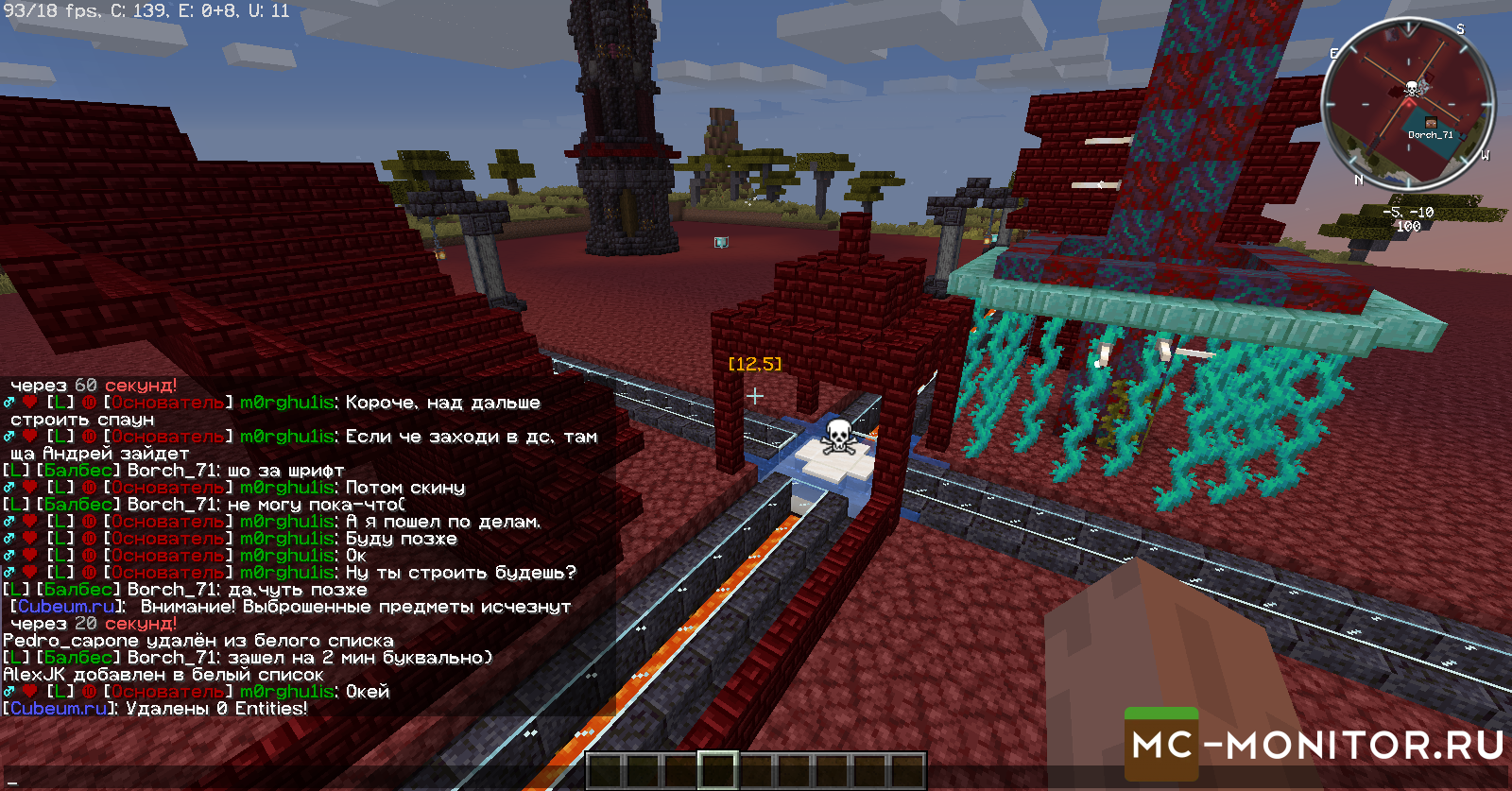Click the circular minimap
This screenshot has width=1512, height=791.
point(1407,104)
